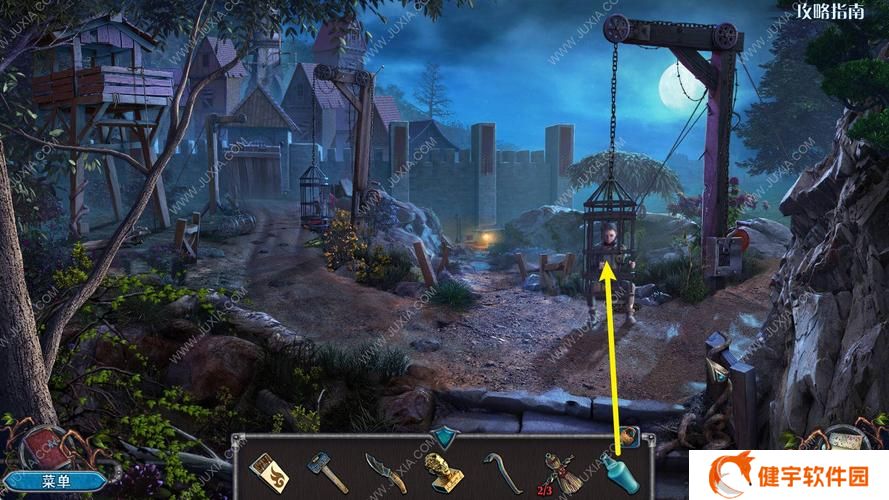The height and width of the screenshot is (500, 889).
Task: Open the 攻略指南 strategy guide
Action: pos(834,11)
